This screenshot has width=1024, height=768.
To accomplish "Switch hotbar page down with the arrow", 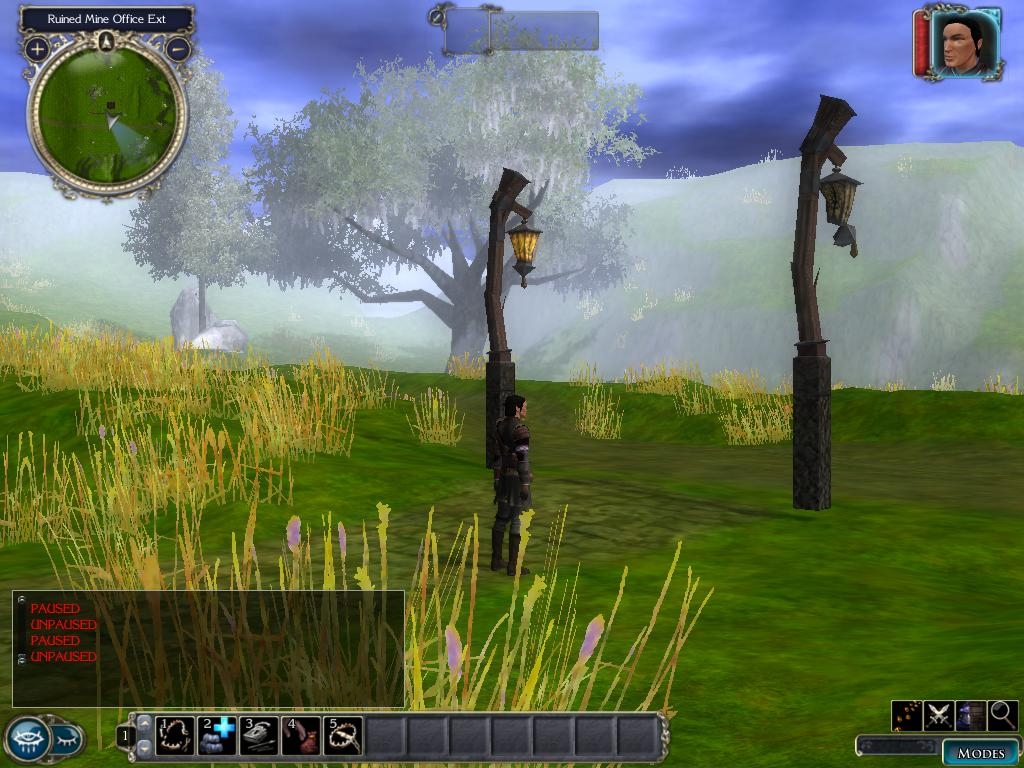I will pyautogui.click(x=144, y=747).
